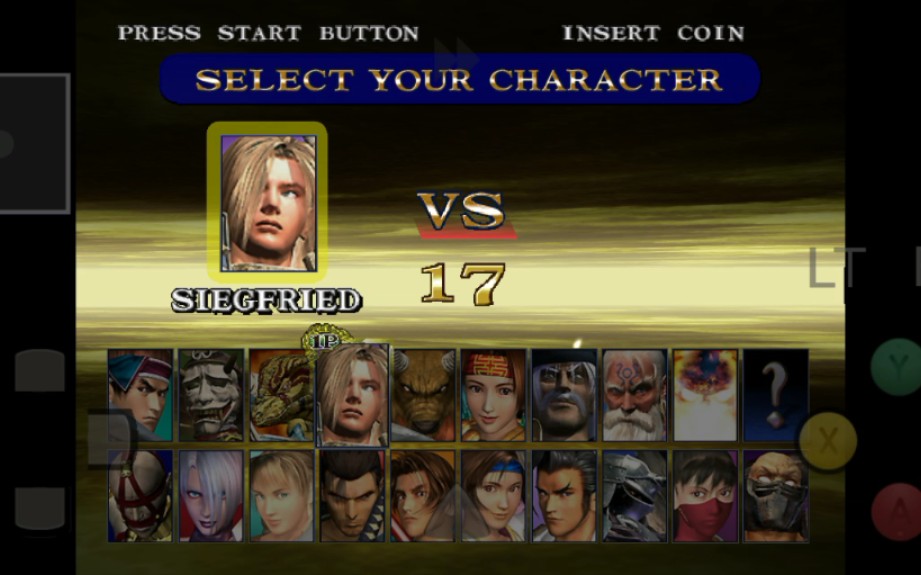Pick the armored Nightmare portrait

point(634,496)
